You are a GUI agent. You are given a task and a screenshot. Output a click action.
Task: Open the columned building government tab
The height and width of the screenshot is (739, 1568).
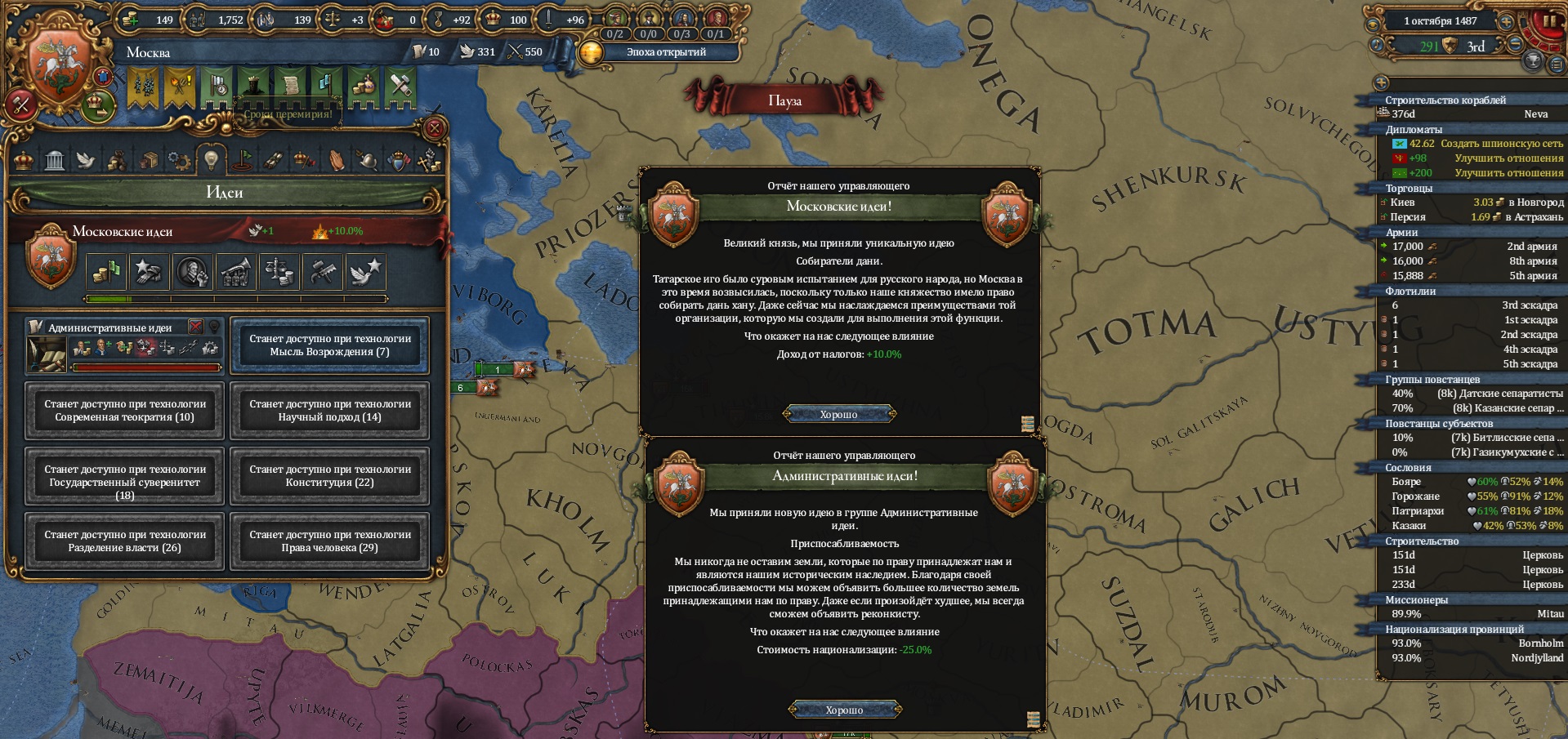[55, 160]
